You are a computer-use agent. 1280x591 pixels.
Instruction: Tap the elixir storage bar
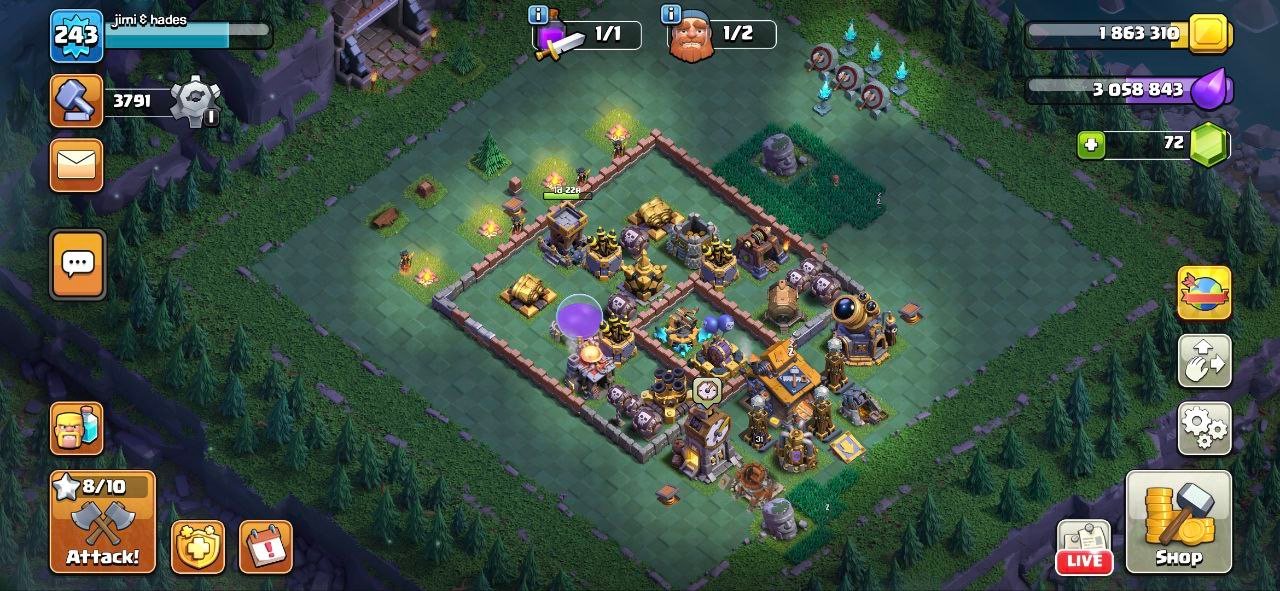[x=1120, y=90]
